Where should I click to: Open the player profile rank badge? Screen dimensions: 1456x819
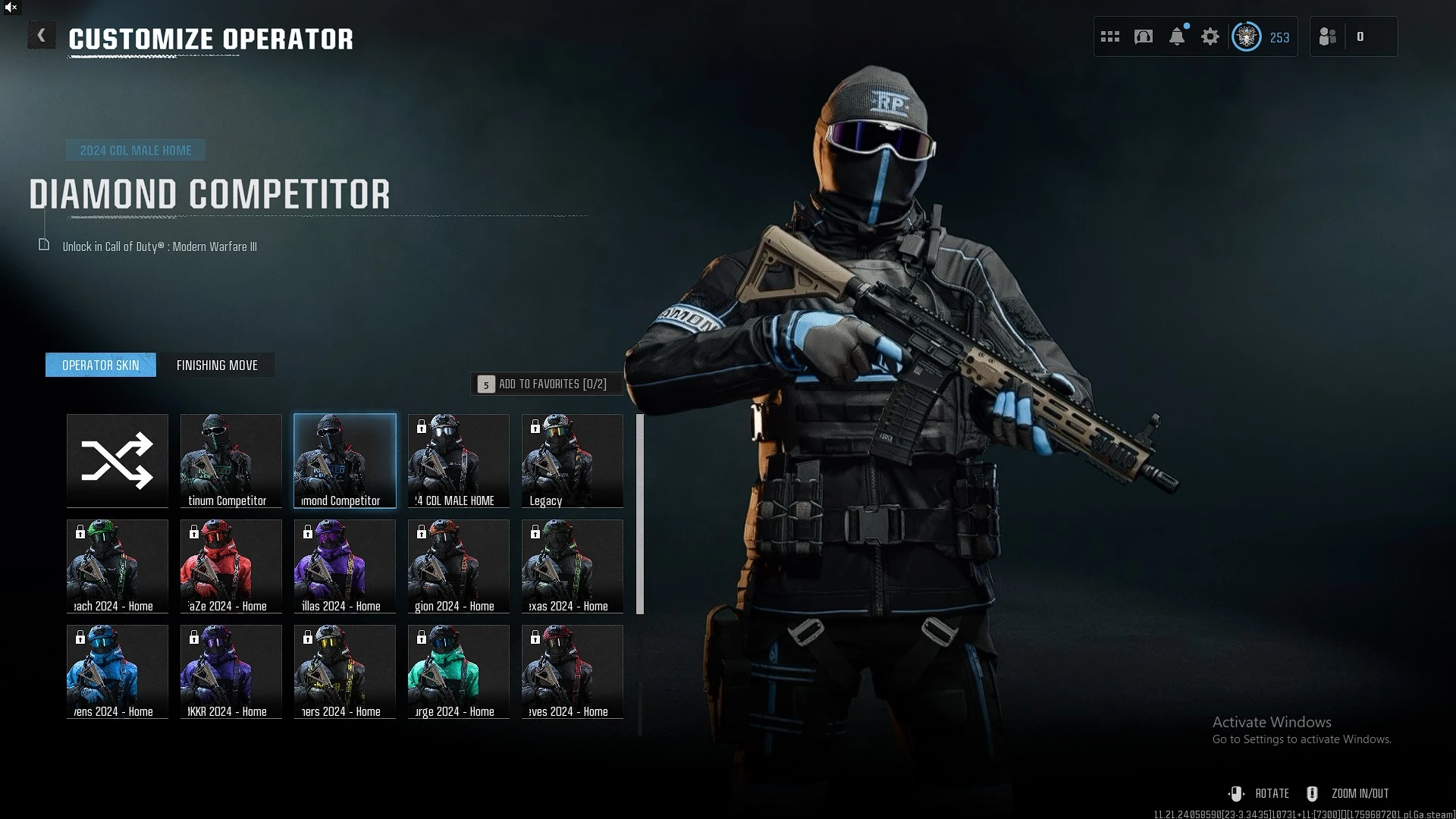click(x=1247, y=36)
